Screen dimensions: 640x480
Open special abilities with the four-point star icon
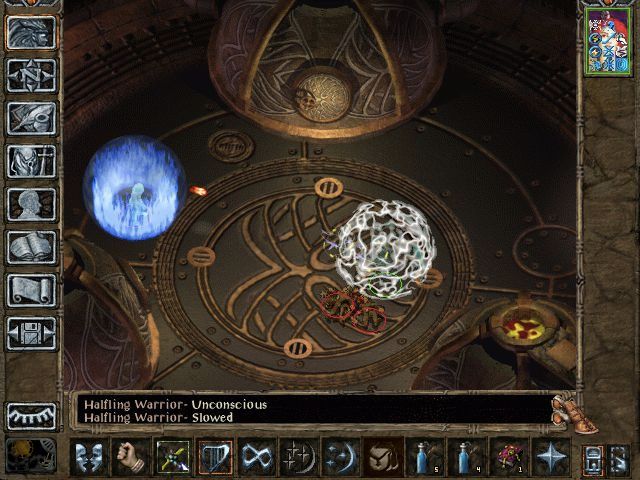tap(549, 456)
